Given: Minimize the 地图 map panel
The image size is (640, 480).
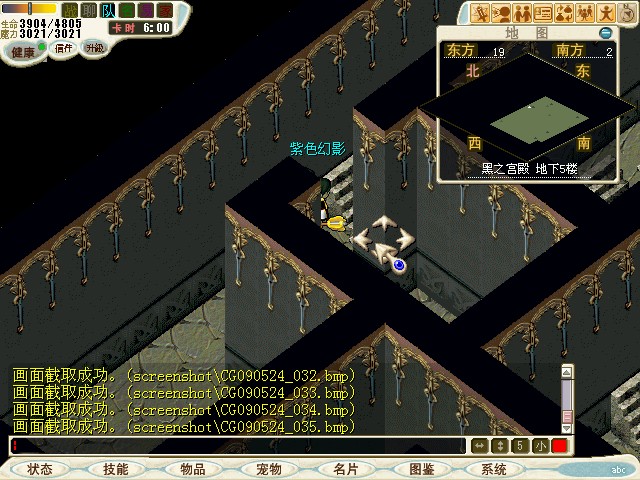Looking at the screenshot, I should point(605,33).
